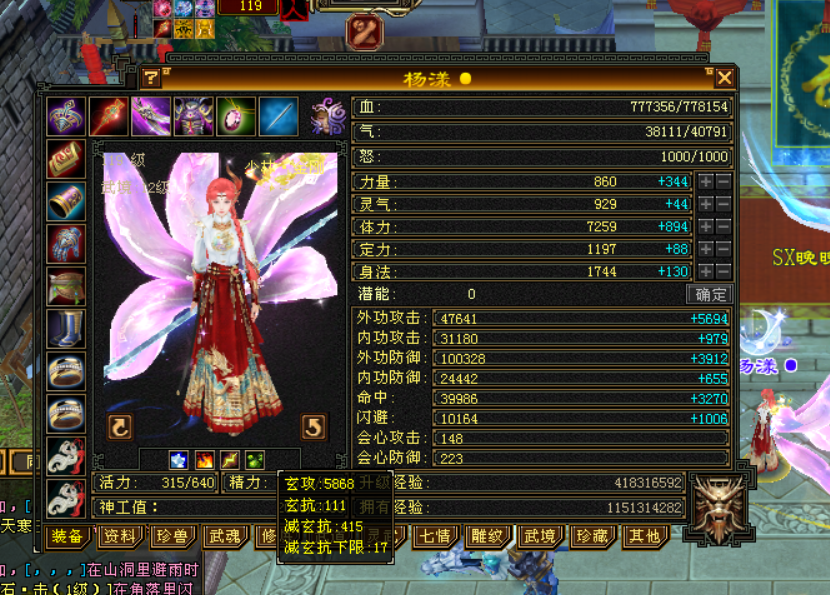Image resolution: width=830 pixels, height=595 pixels.
Task: Open the question mark help button
Action: [x=151, y=78]
